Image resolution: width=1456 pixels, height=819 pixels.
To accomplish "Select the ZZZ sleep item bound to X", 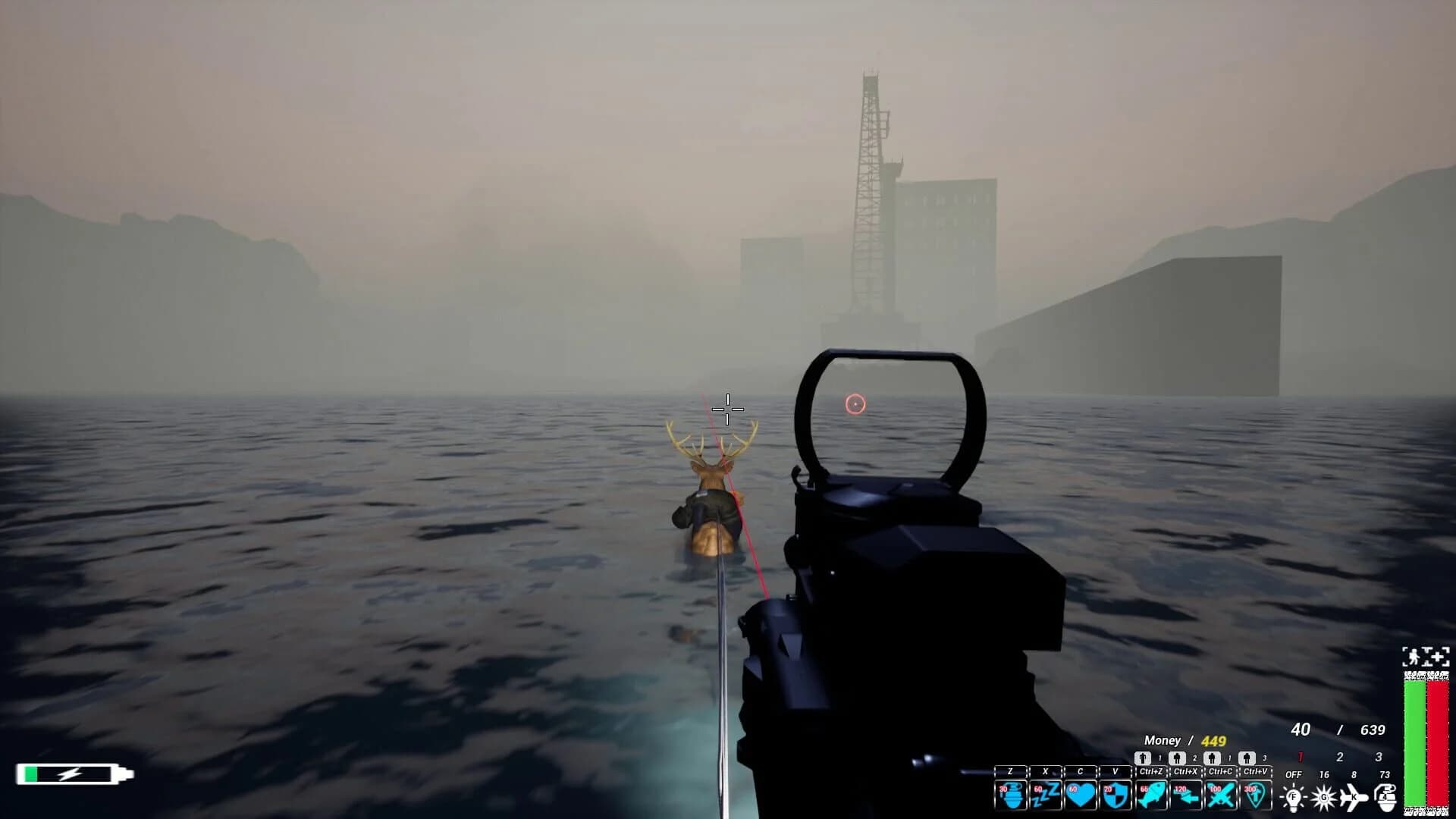I will 1046,796.
